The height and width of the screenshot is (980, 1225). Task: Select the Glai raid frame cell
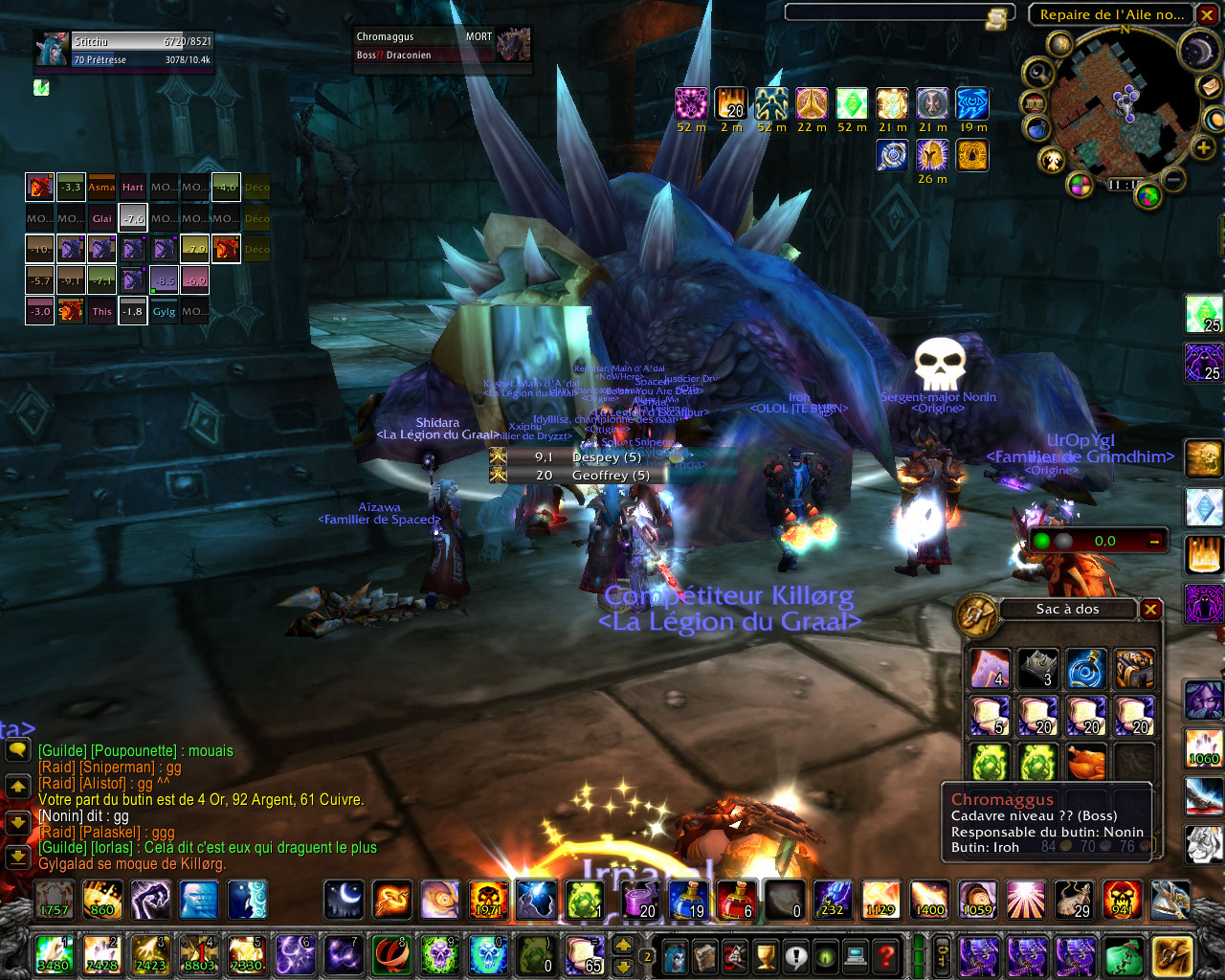coord(102,218)
